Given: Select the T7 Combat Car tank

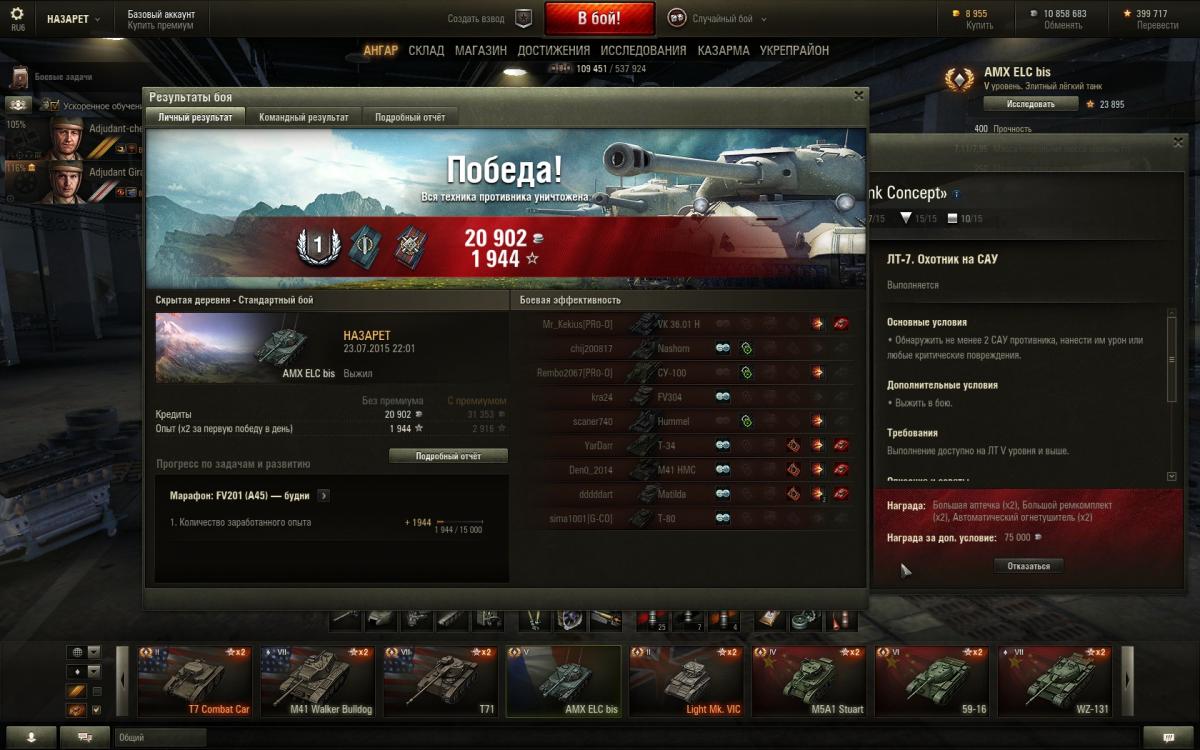Looking at the screenshot, I should pyautogui.click(x=195, y=682).
